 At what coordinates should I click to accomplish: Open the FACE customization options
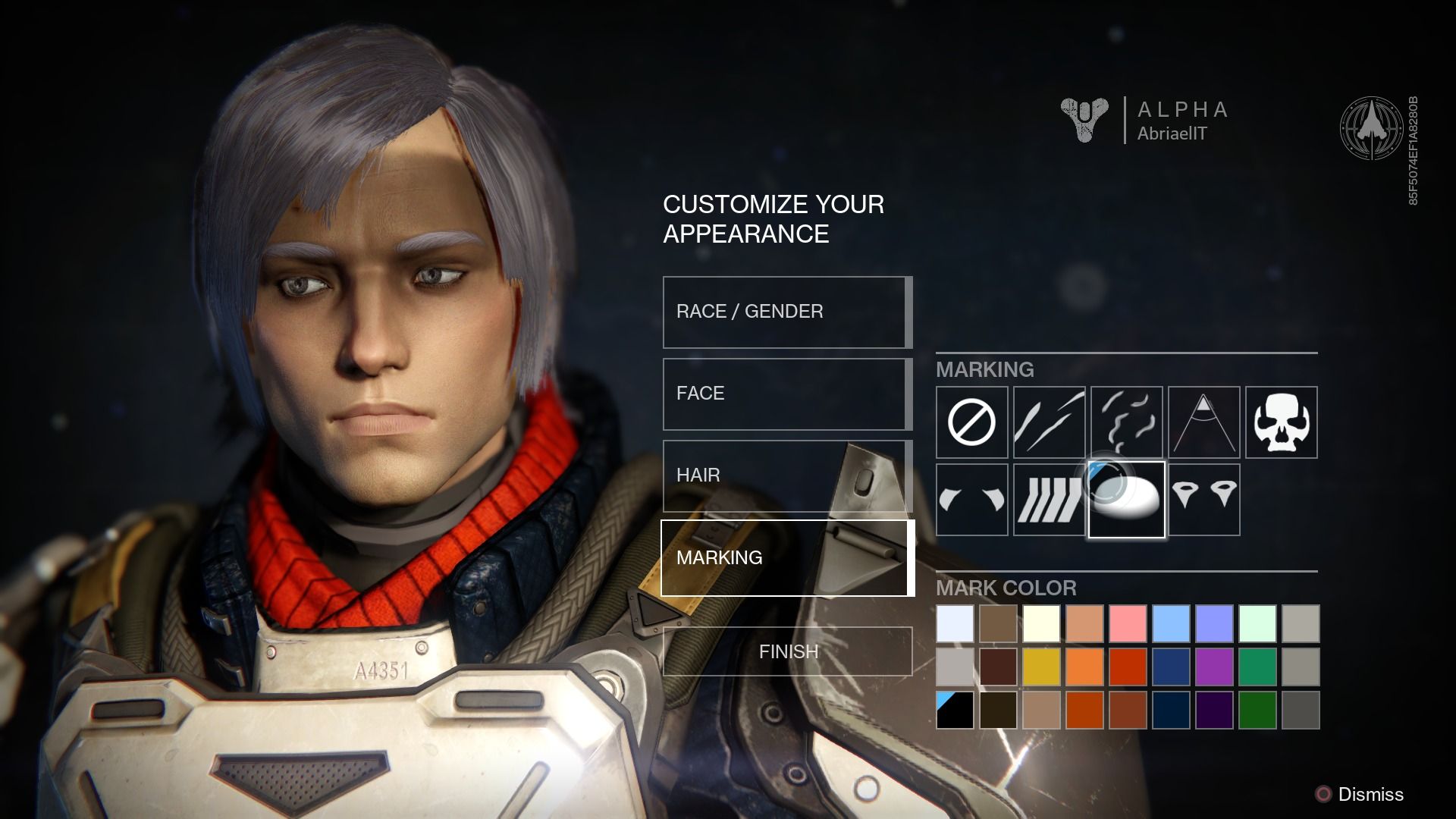(x=785, y=394)
